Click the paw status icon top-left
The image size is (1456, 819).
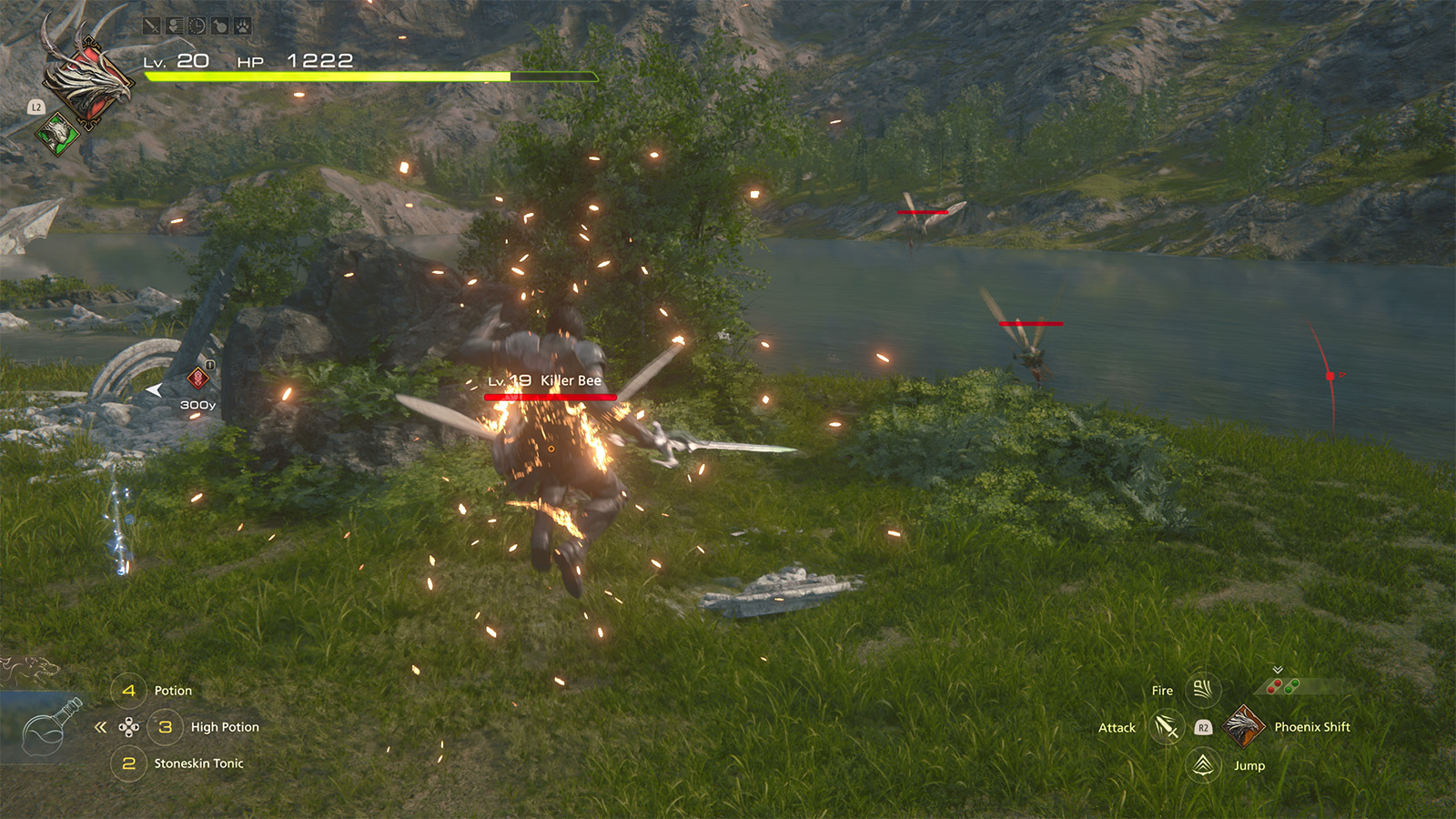pos(241,25)
